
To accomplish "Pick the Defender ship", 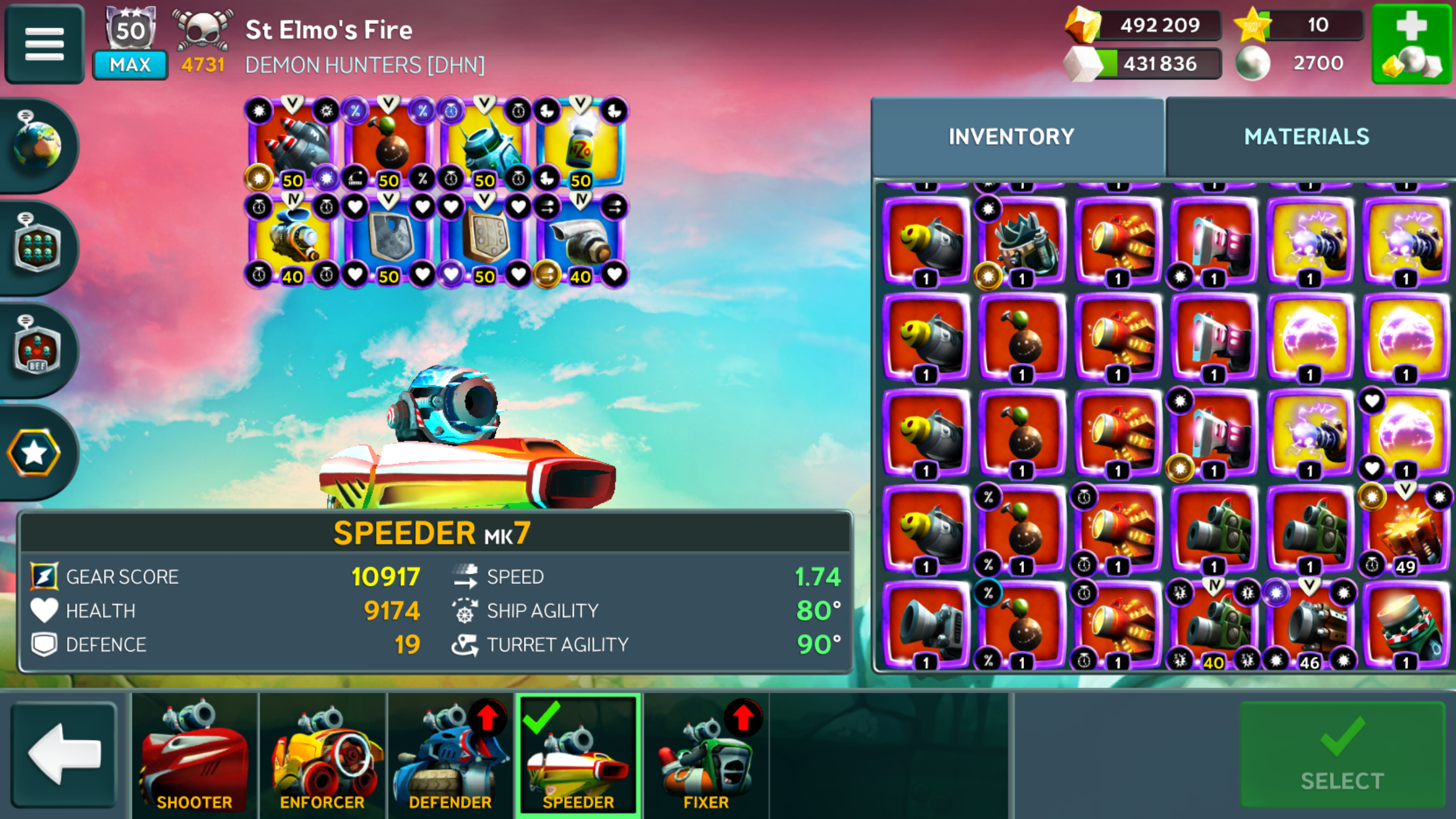I will [x=450, y=755].
